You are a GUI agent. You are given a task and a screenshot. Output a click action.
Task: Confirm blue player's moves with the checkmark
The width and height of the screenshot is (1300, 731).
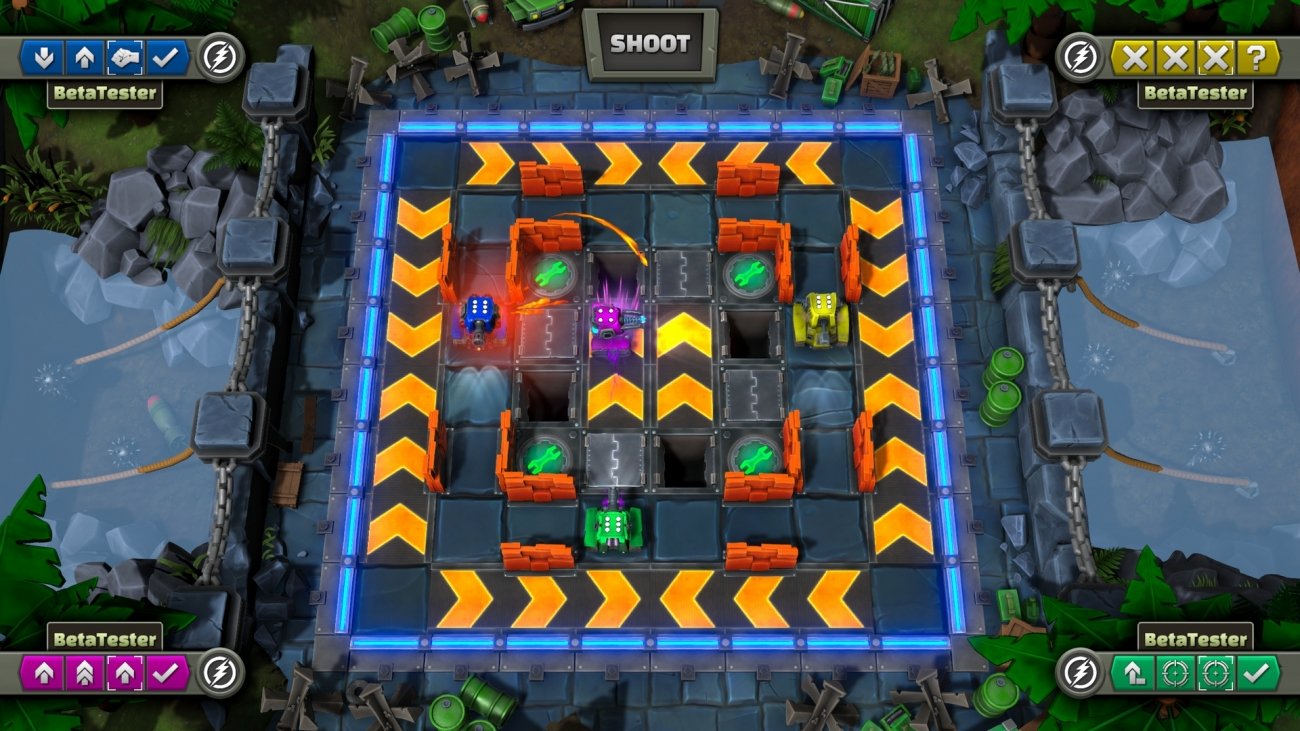click(x=165, y=57)
